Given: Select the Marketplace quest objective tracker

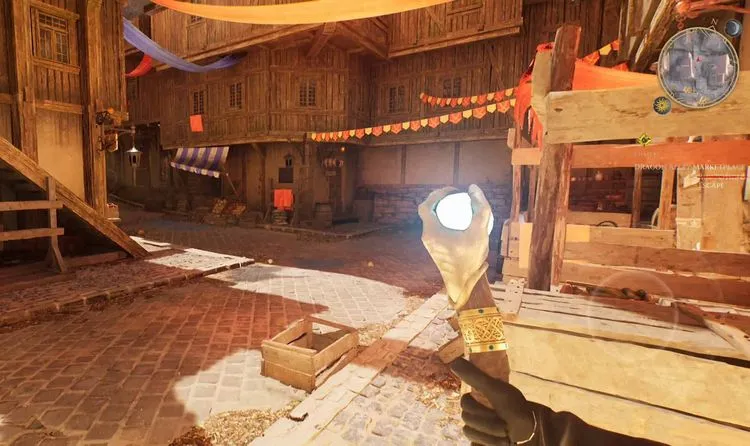Looking at the screenshot, I should coord(690,168).
